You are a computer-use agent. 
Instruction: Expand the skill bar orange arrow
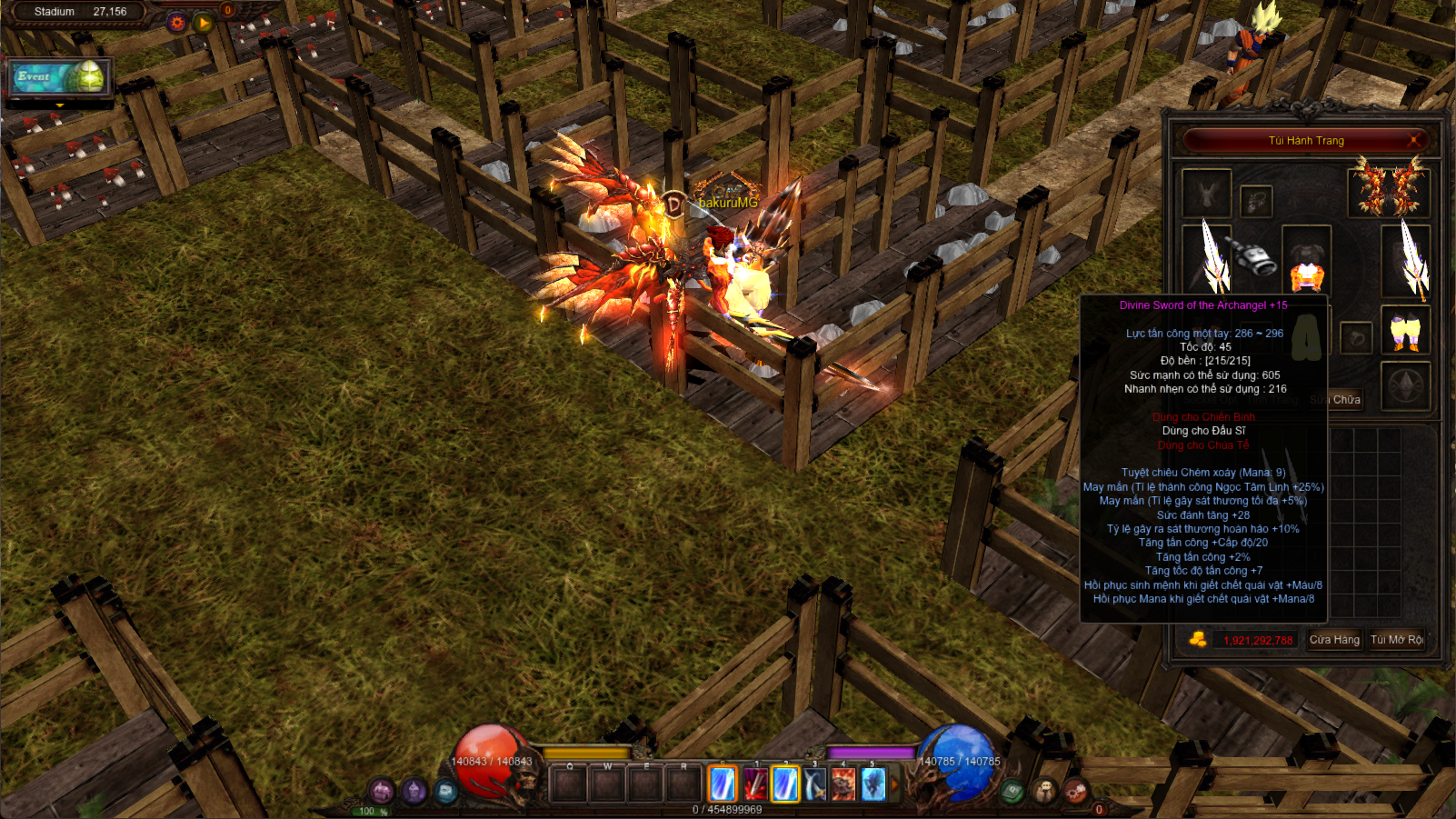[x=894, y=784]
